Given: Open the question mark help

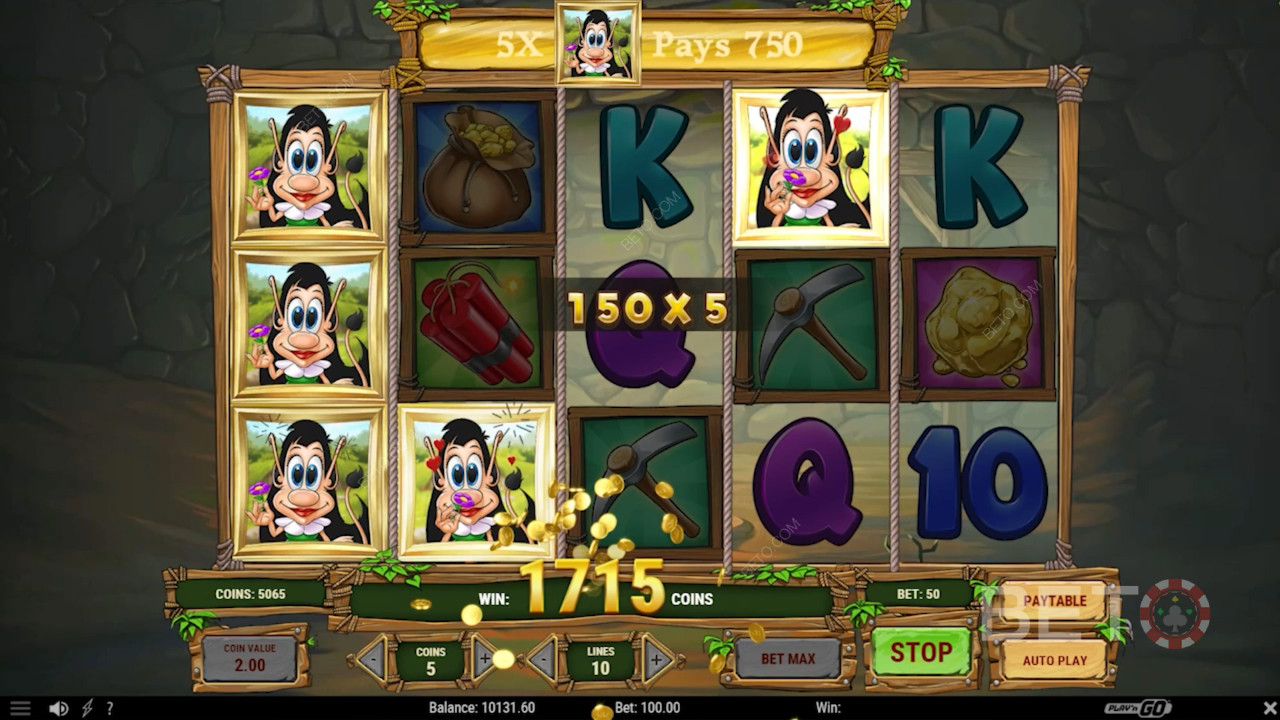Looking at the screenshot, I should pos(109,708).
